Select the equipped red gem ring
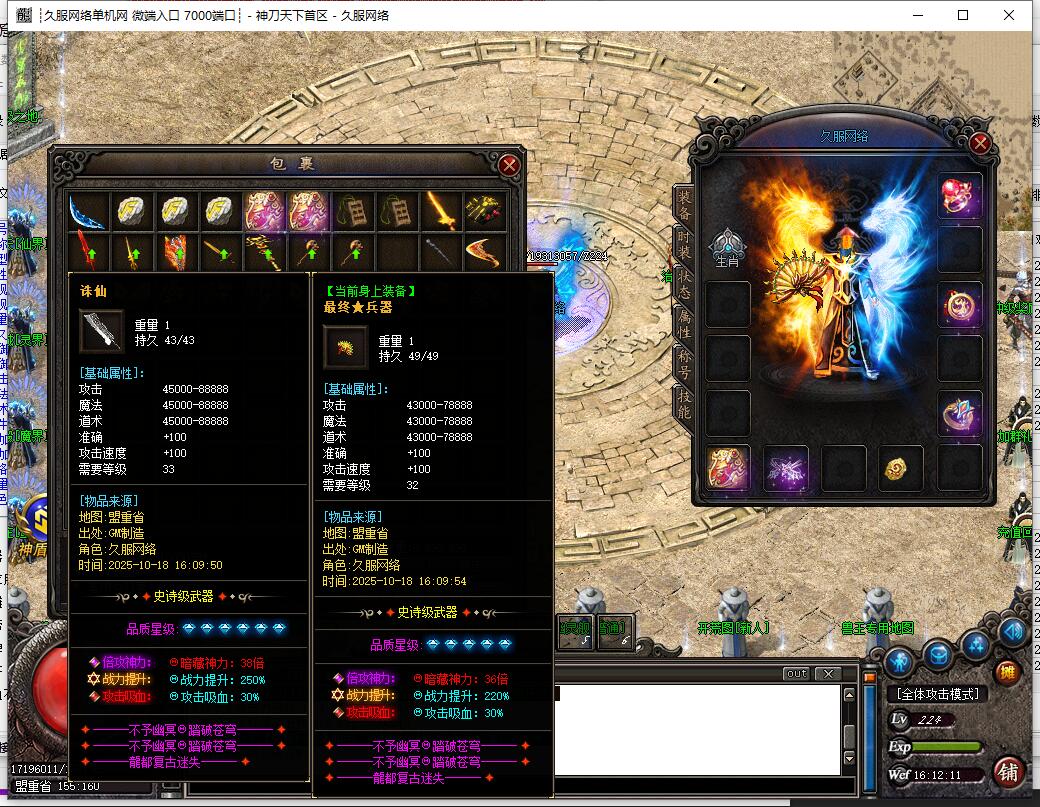This screenshot has height=807, width=1040. pyautogui.click(x=960, y=195)
